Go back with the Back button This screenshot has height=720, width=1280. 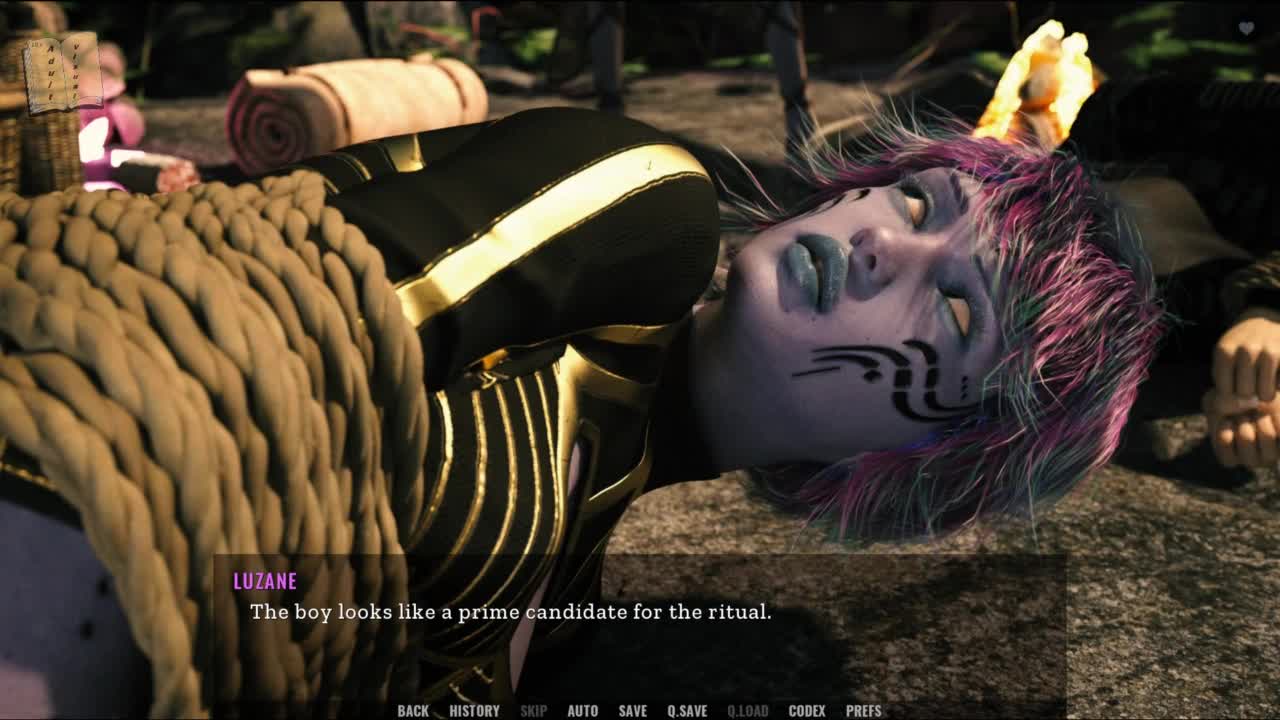click(413, 711)
